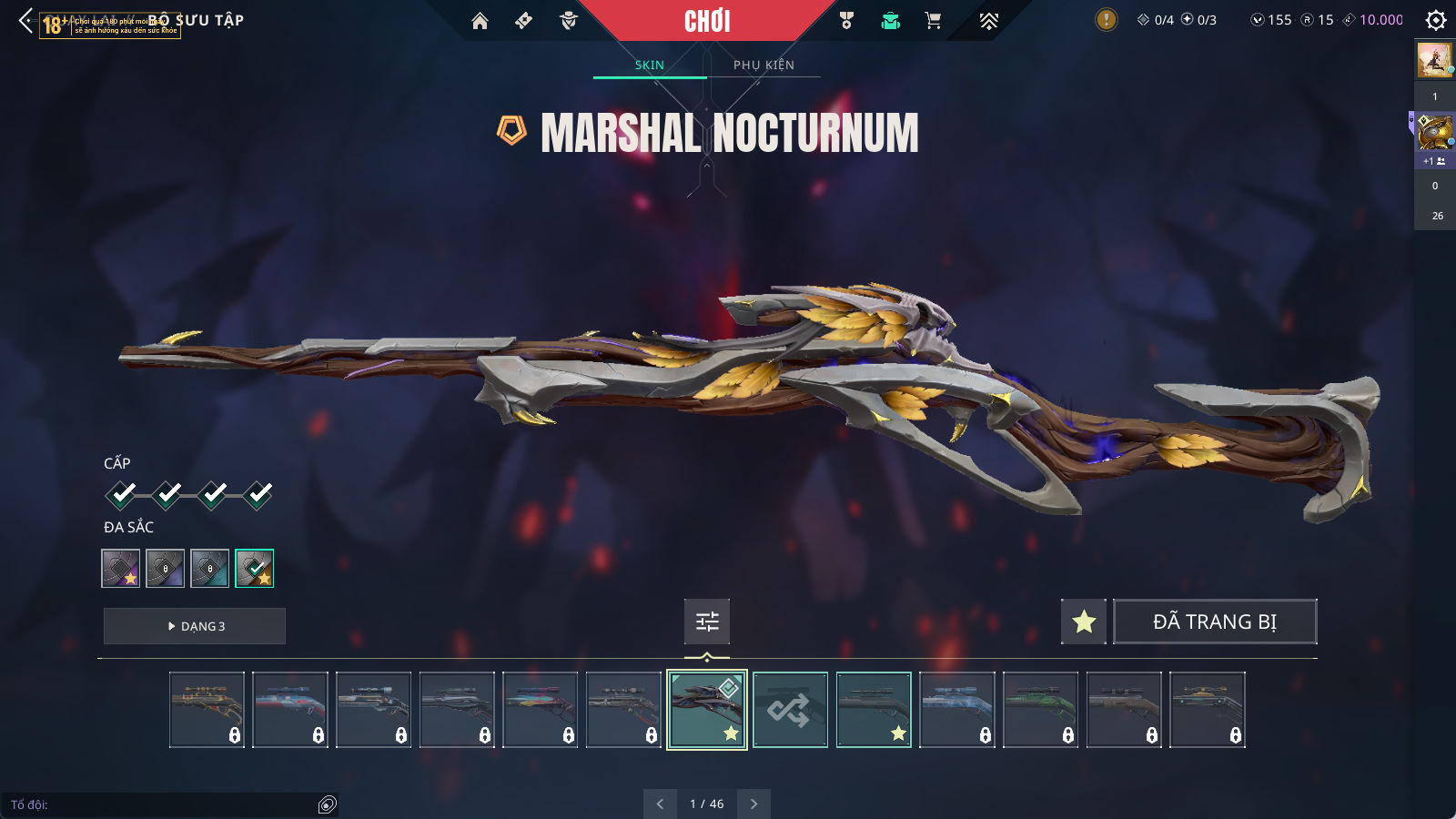Open the party chat input field
The image size is (1456, 819).
point(164,804)
